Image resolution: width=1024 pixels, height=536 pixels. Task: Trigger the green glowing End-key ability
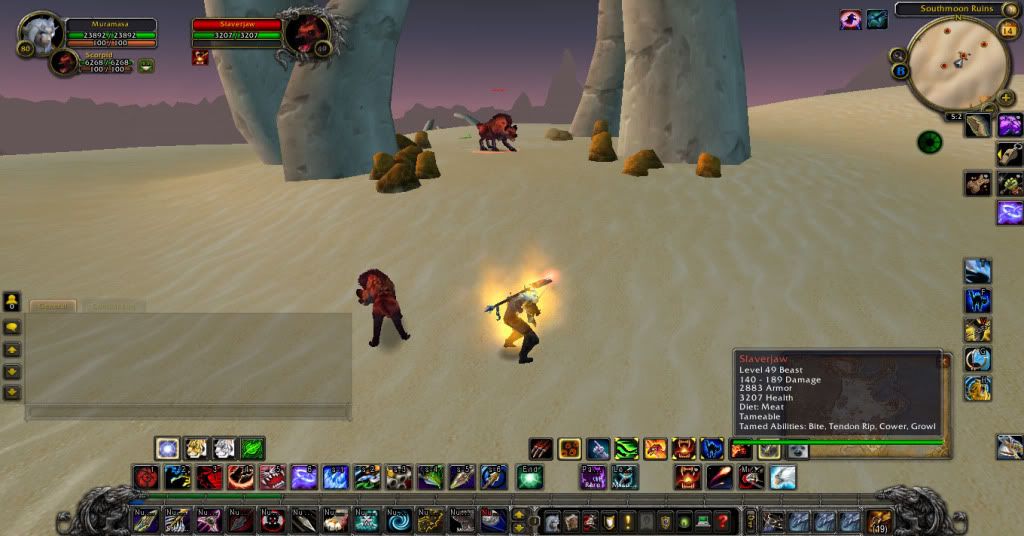click(529, 477)
